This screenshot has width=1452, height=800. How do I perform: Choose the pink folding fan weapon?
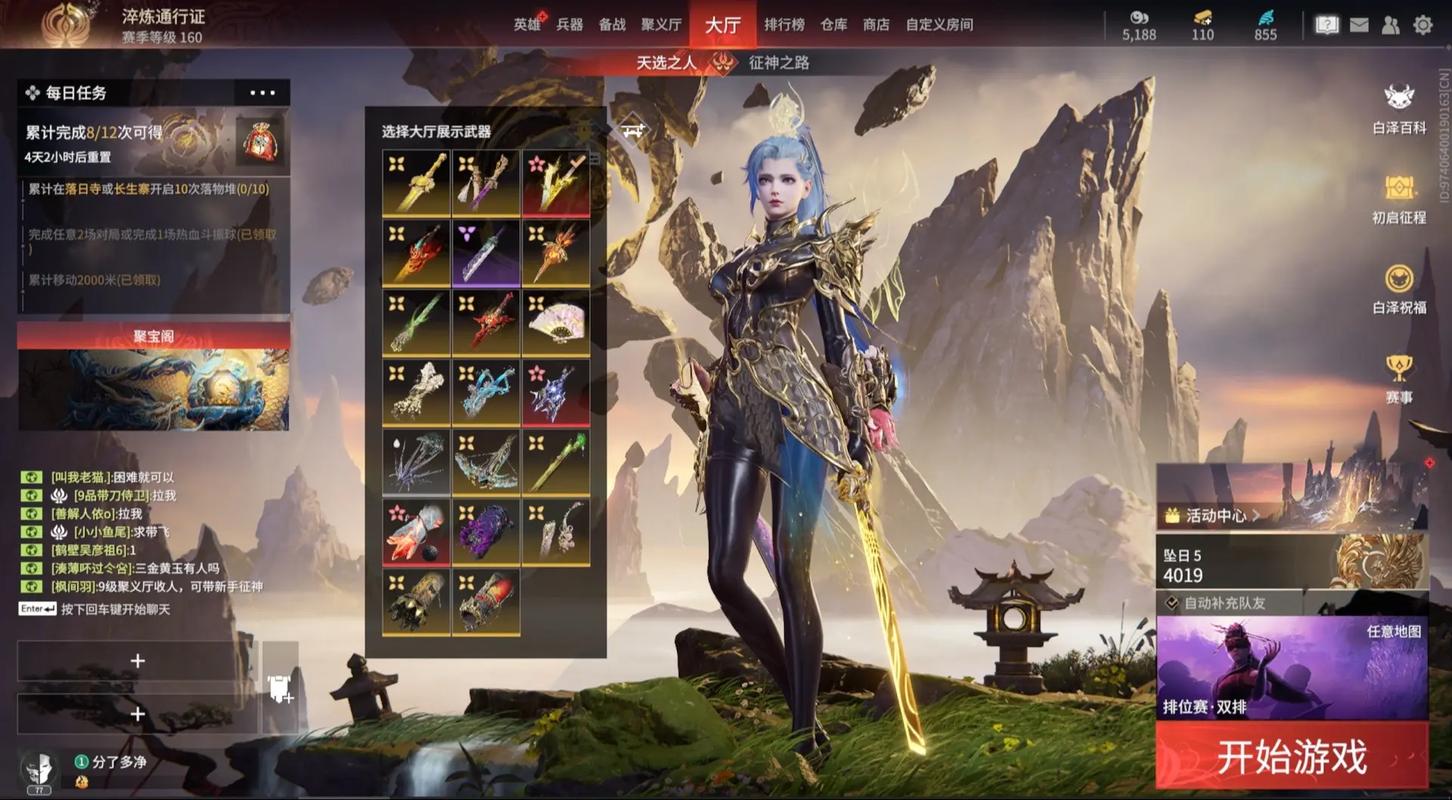coord(555,322)
